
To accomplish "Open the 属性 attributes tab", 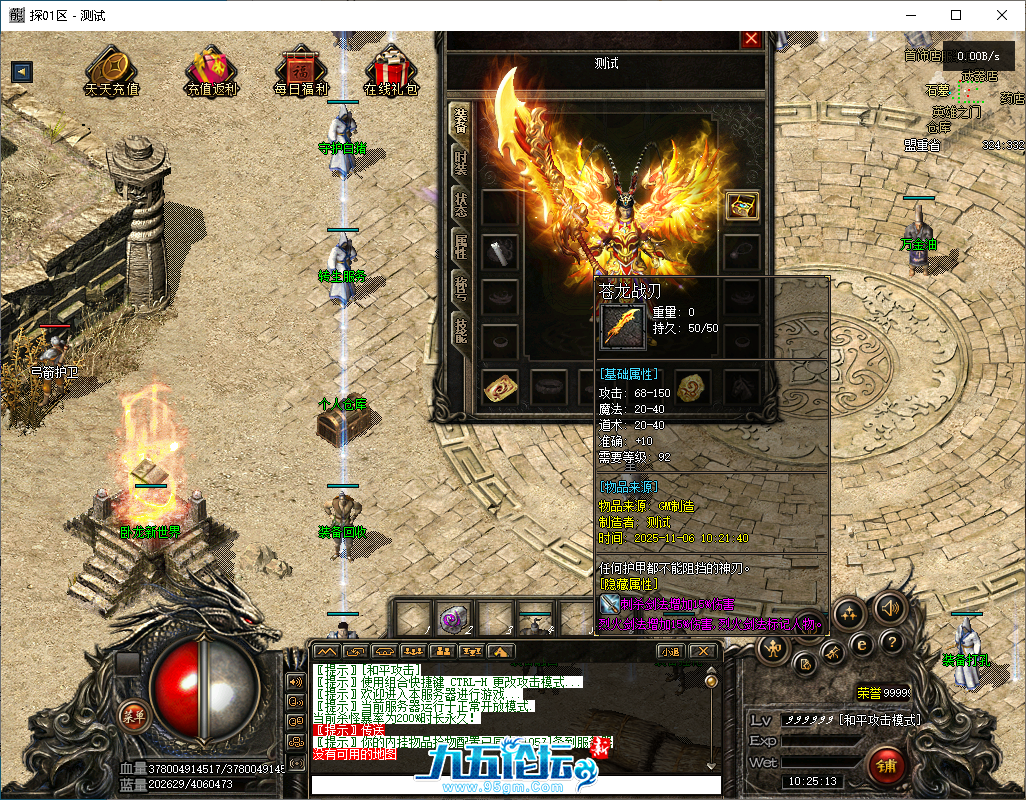I will pos(460,246).
